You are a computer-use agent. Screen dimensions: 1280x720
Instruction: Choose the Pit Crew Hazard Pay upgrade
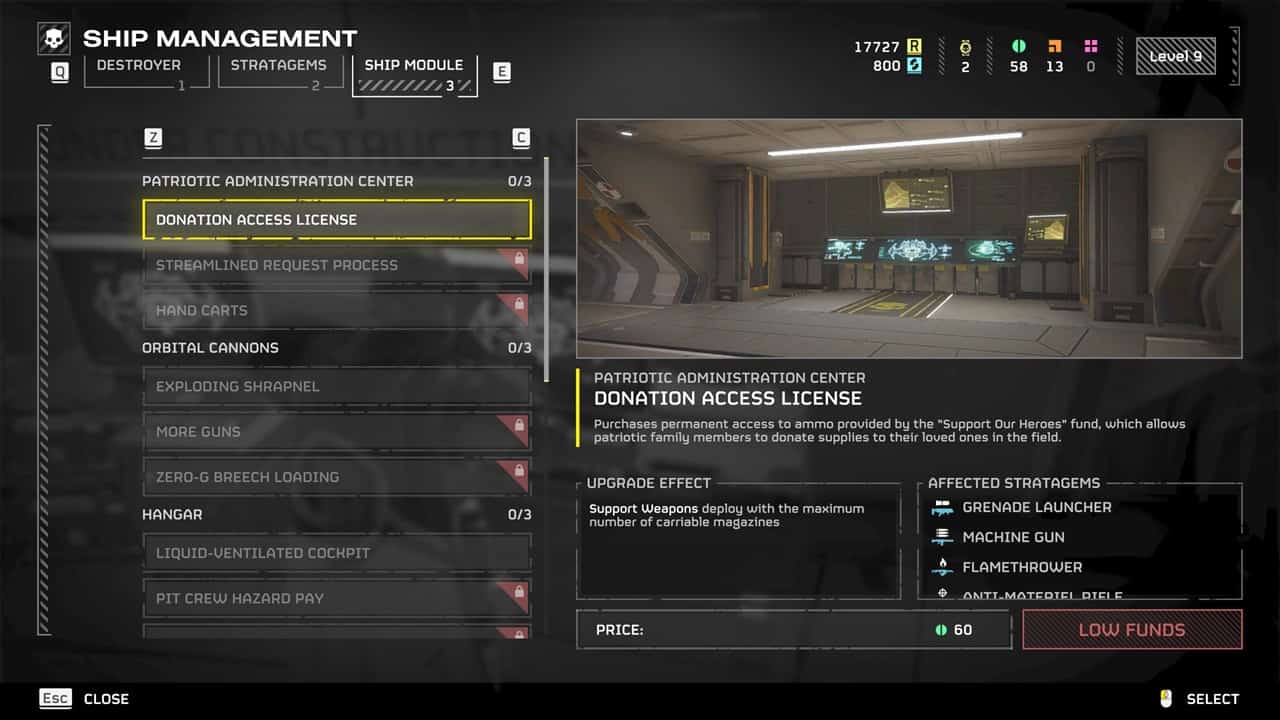tap(337, 598)
